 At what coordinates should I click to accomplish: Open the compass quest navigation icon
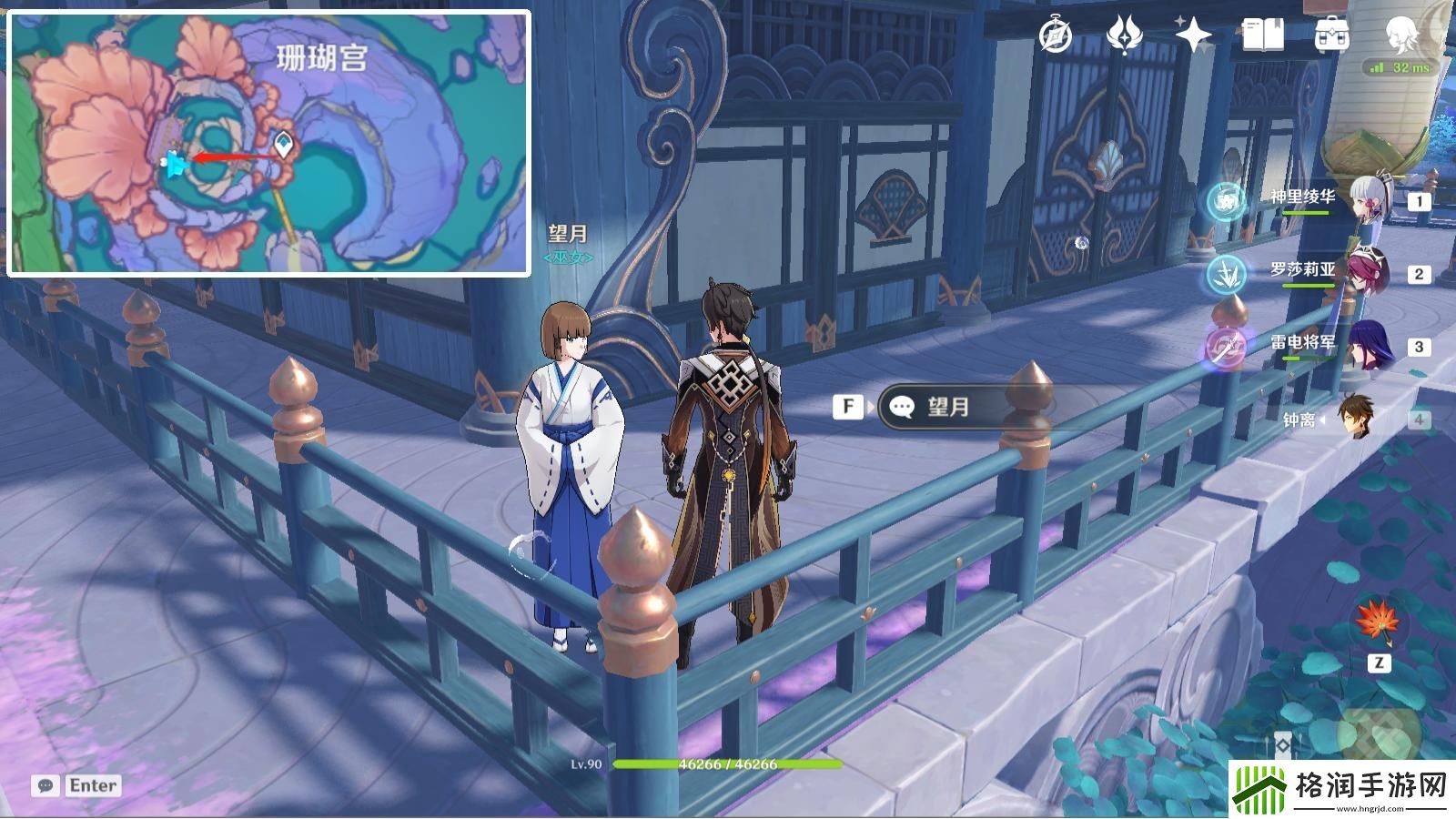tap(1056, 36)
